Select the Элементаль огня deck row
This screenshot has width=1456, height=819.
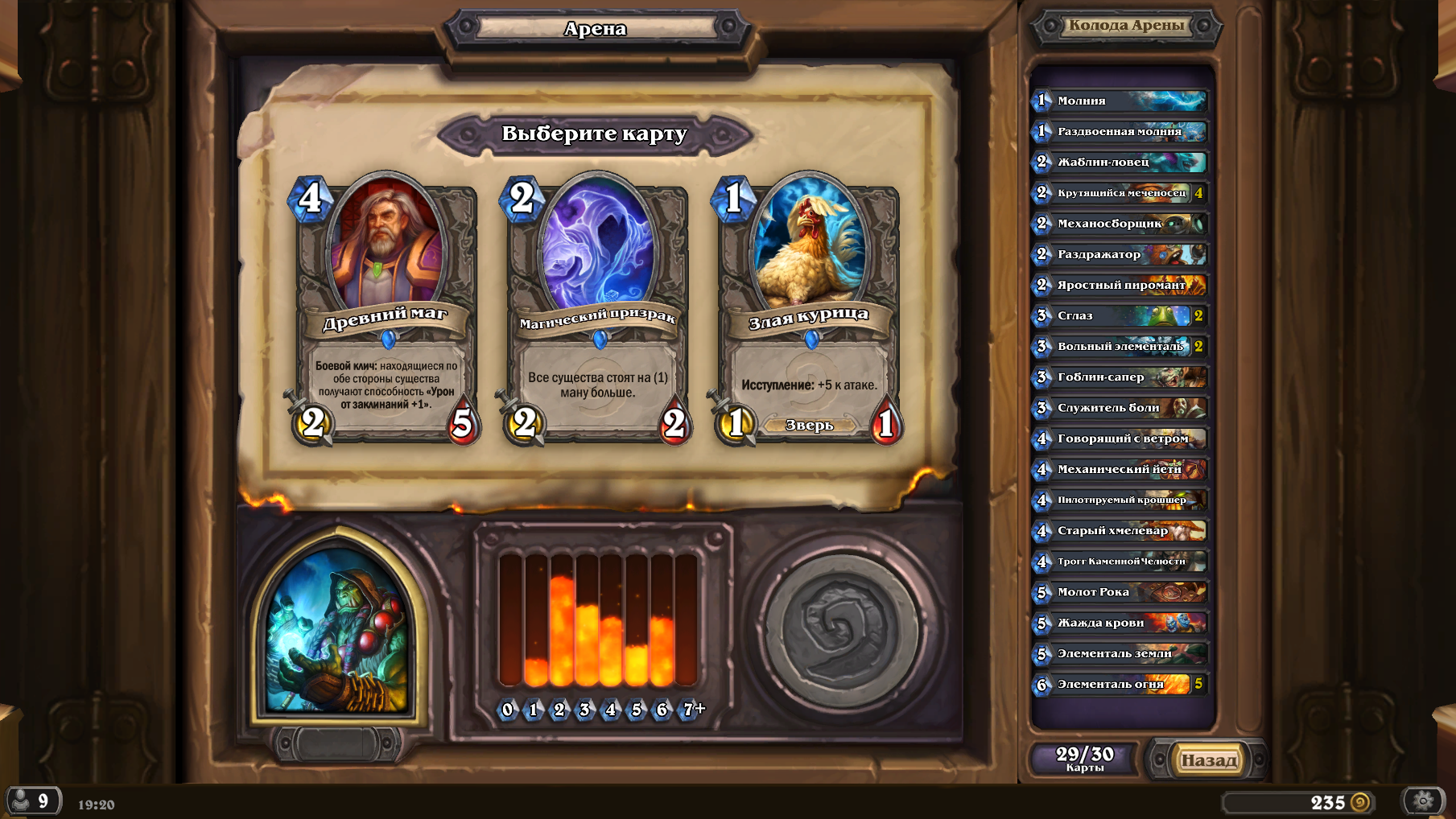(x=1120, y=684)
